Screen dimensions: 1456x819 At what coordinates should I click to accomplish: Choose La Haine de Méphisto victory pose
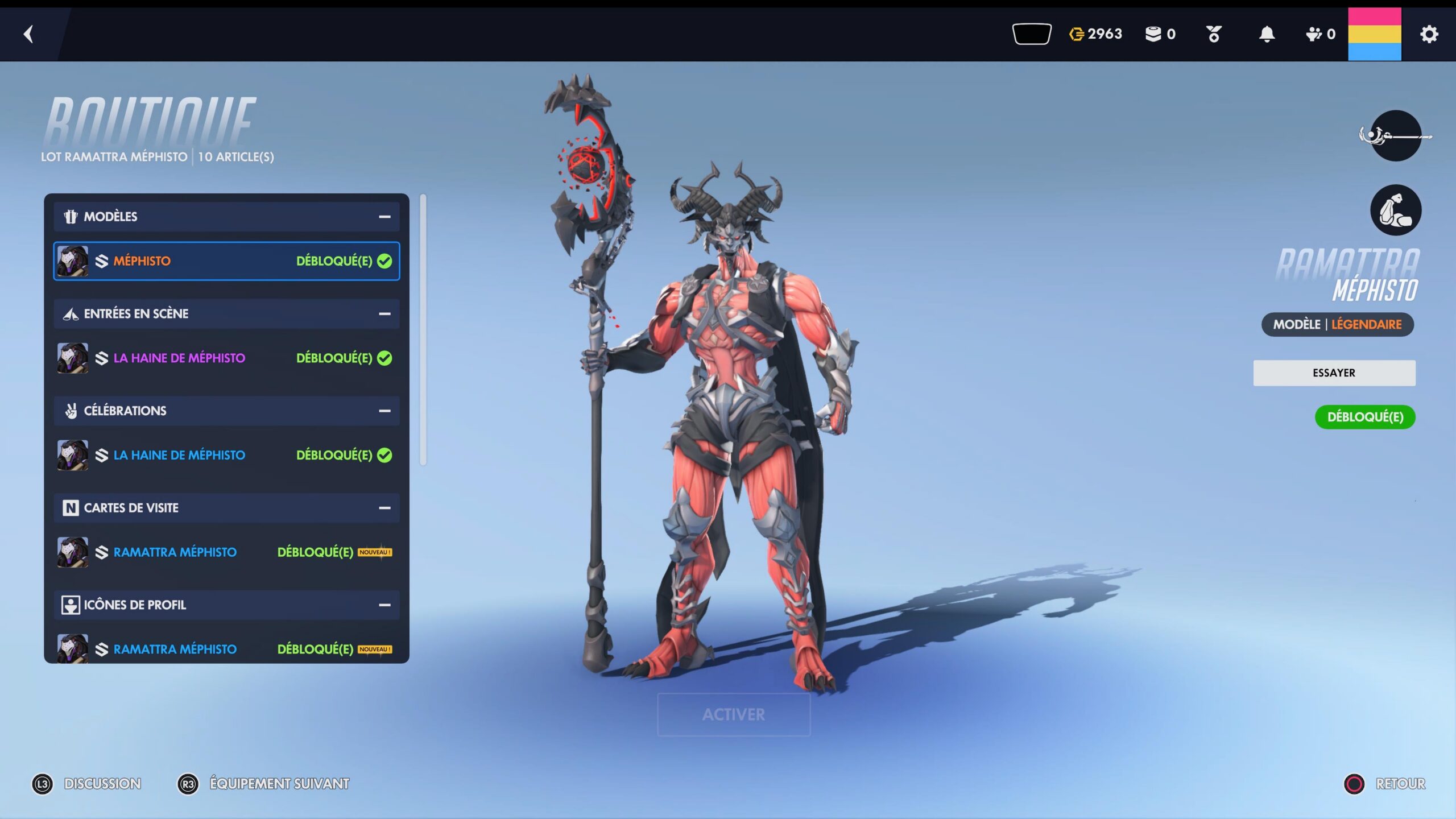(x=226, y=455)
